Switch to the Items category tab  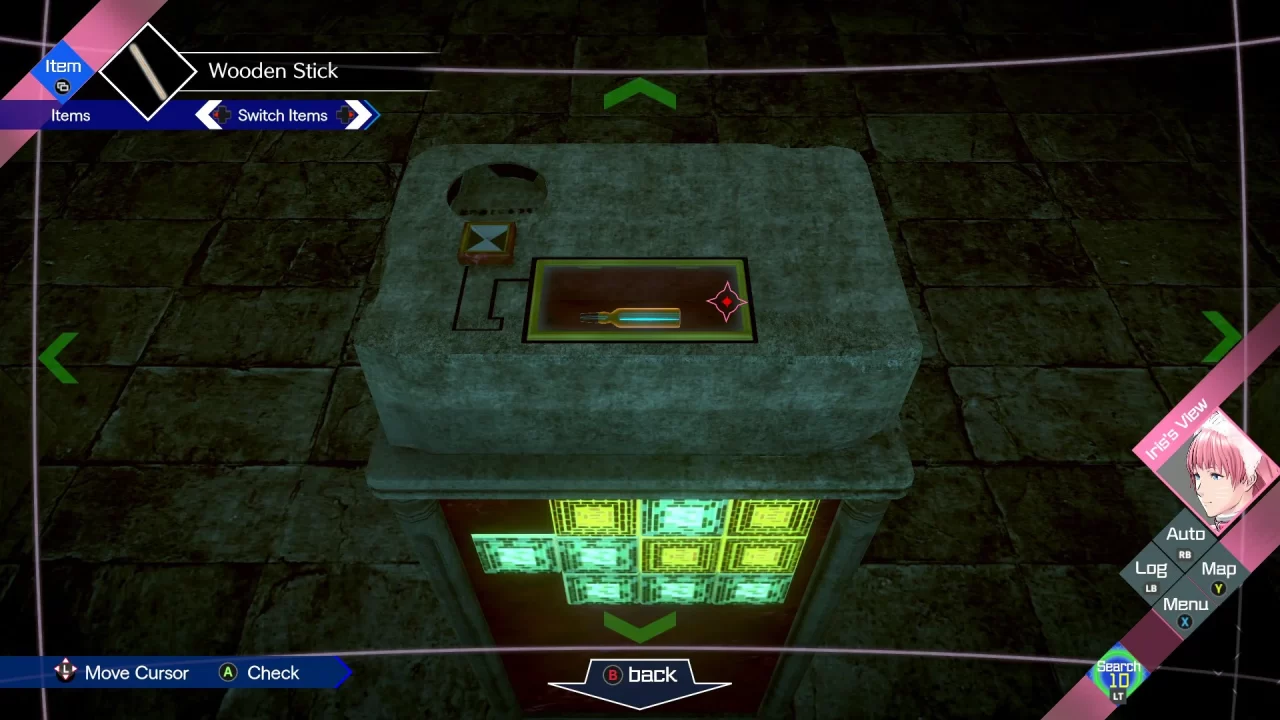click(71, 115)
